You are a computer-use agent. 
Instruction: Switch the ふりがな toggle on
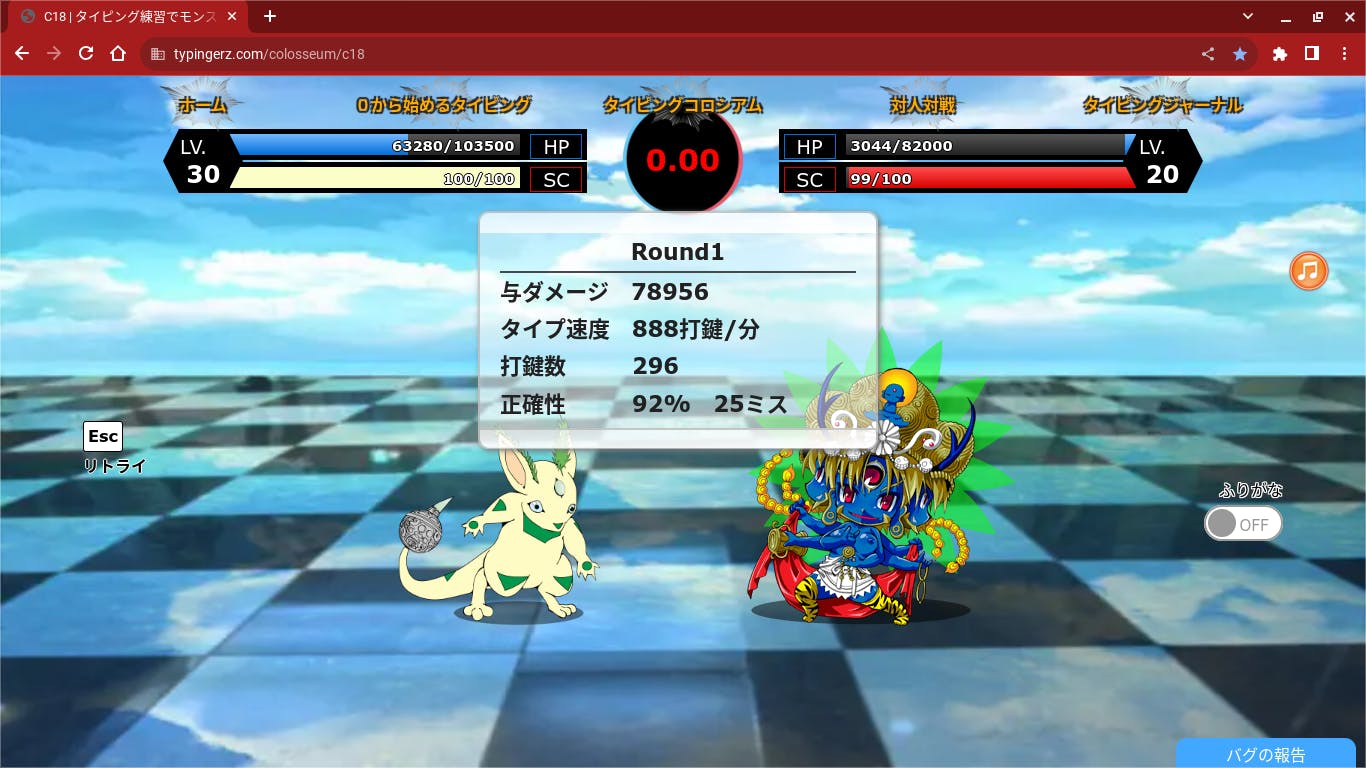coord(1242,524)
